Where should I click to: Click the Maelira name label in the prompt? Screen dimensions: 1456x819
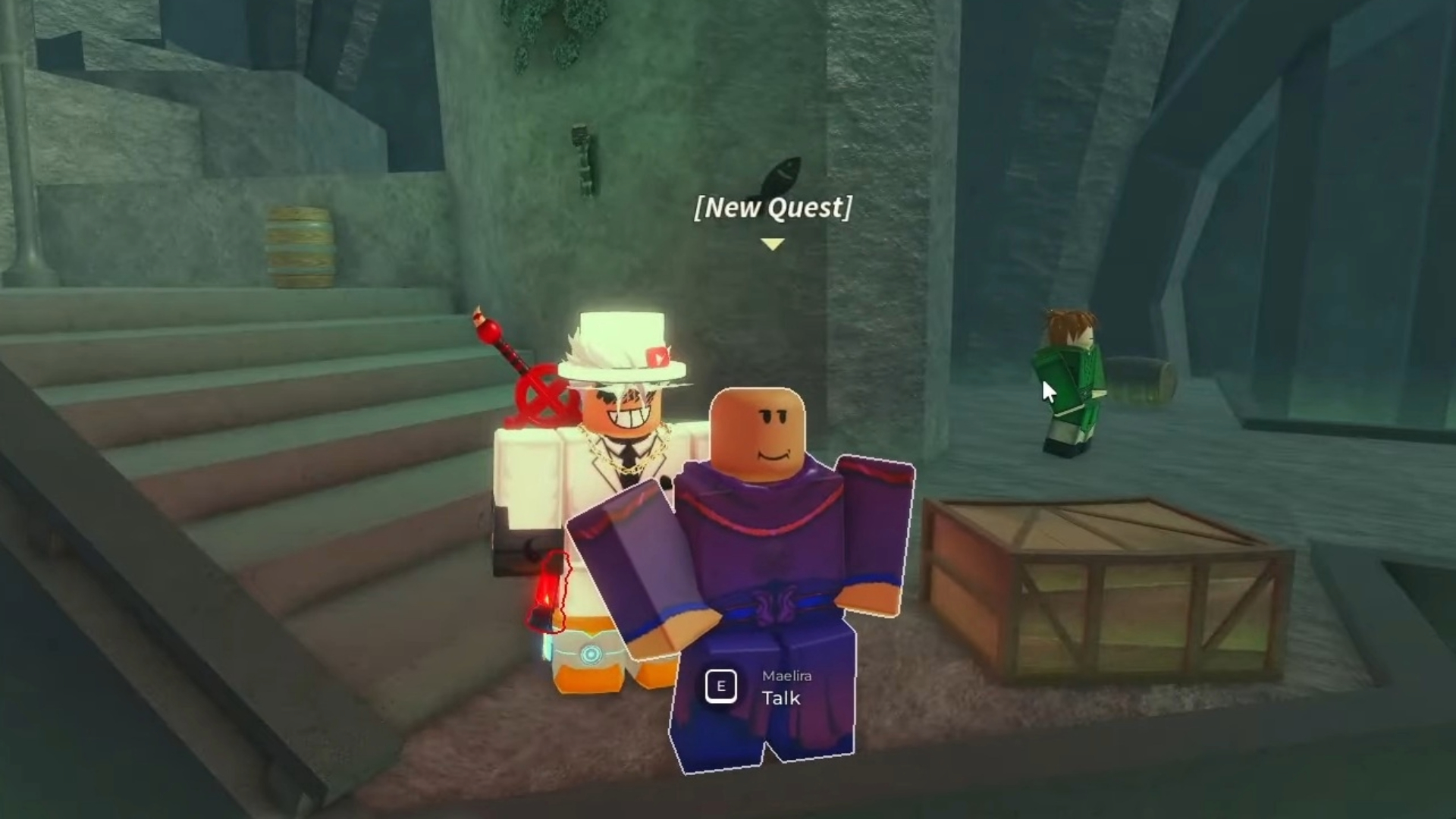(x=785, y=676)
